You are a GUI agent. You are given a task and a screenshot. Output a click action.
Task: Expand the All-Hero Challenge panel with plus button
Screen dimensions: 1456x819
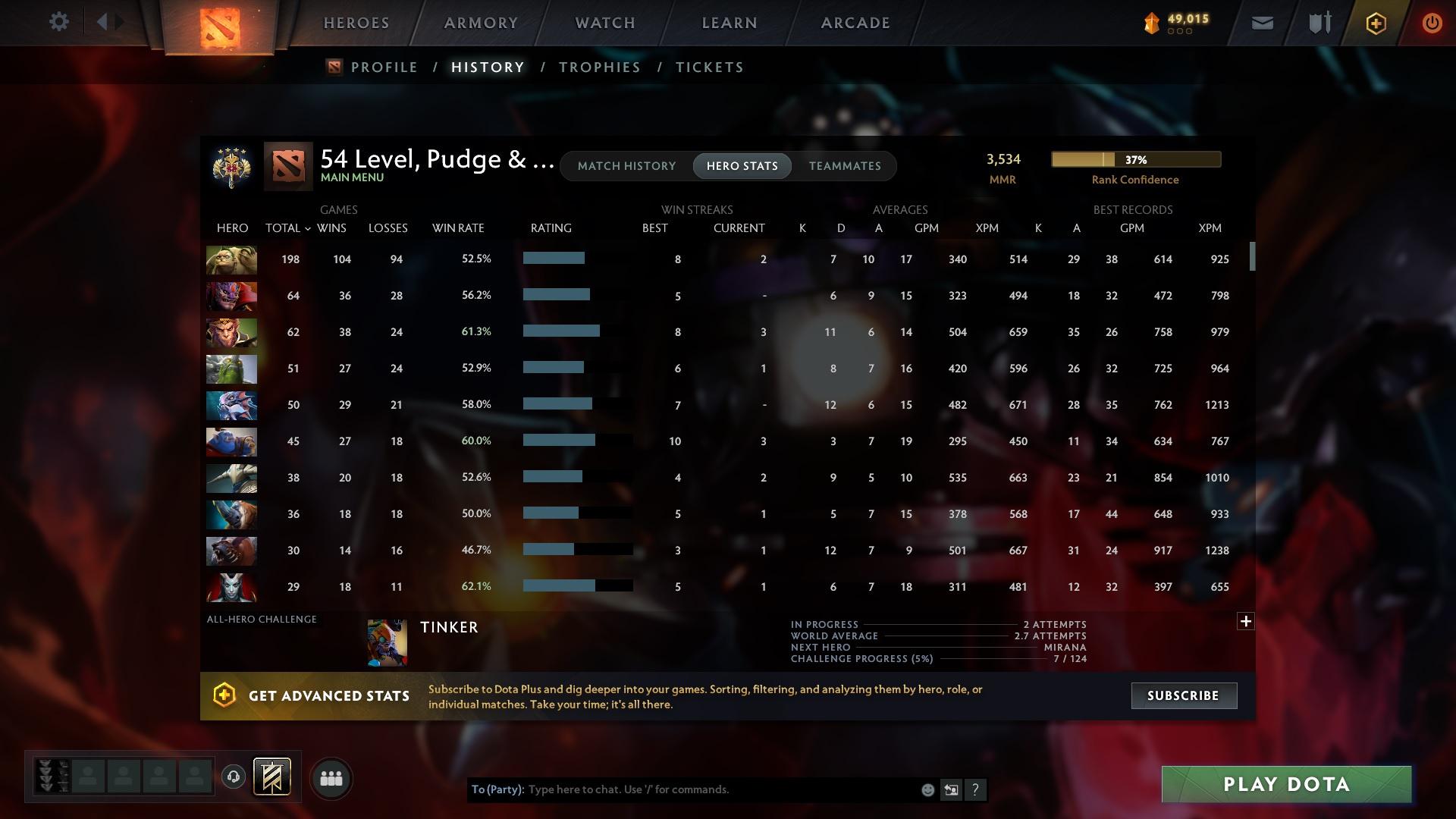1246,620
